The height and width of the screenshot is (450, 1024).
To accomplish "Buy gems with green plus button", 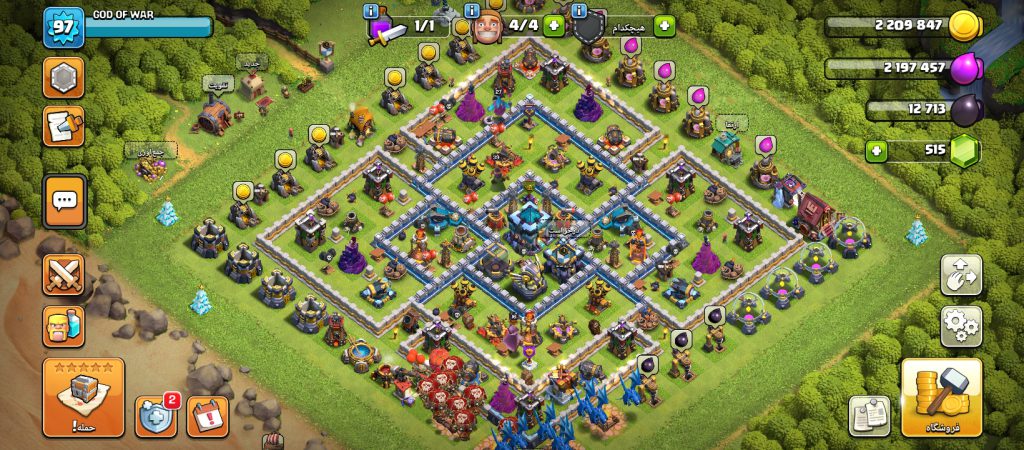I will click(876, 151).
